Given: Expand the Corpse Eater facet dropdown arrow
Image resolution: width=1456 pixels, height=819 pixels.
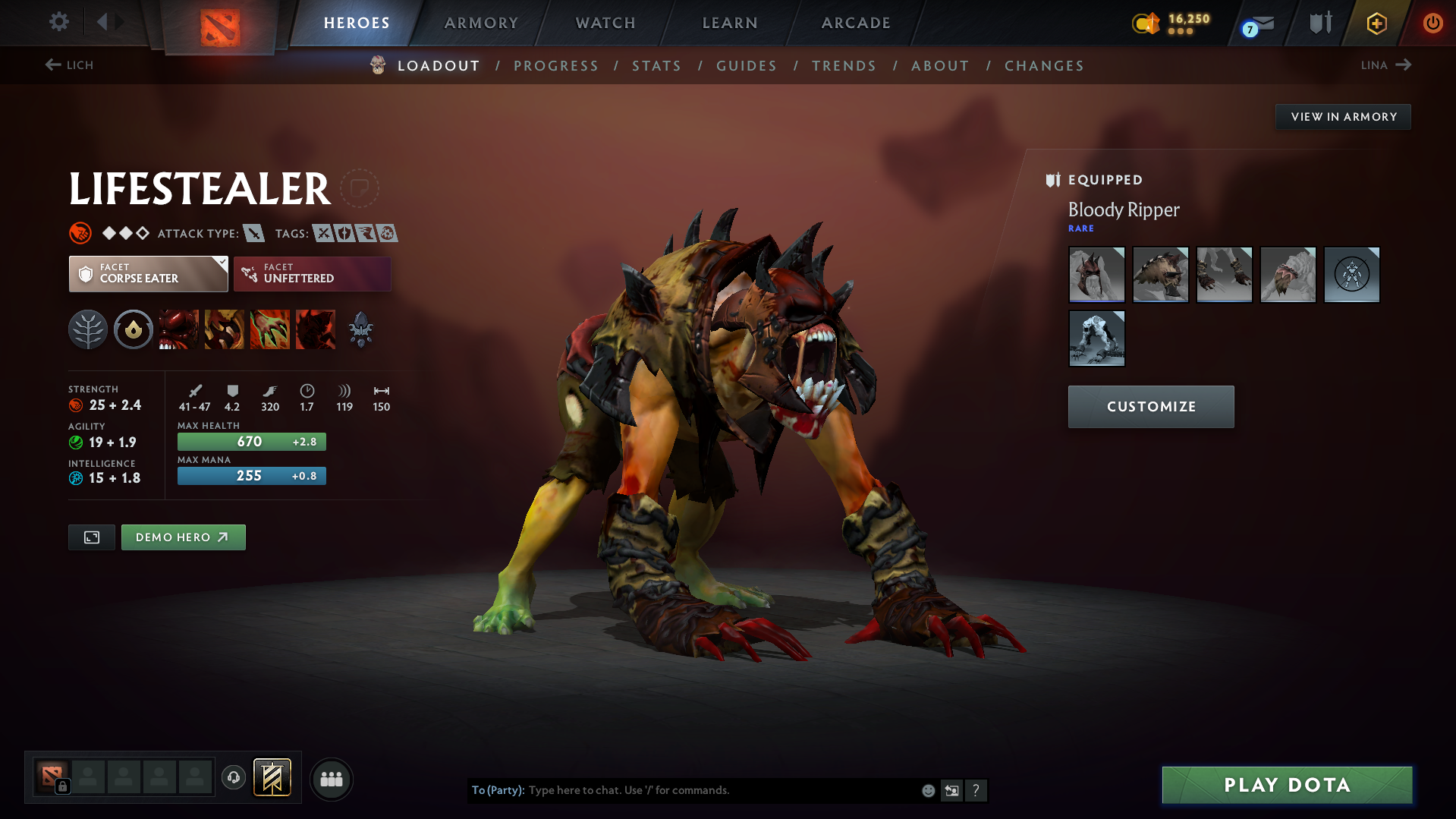Looking at the screenshot, I should tap(221, 263).
